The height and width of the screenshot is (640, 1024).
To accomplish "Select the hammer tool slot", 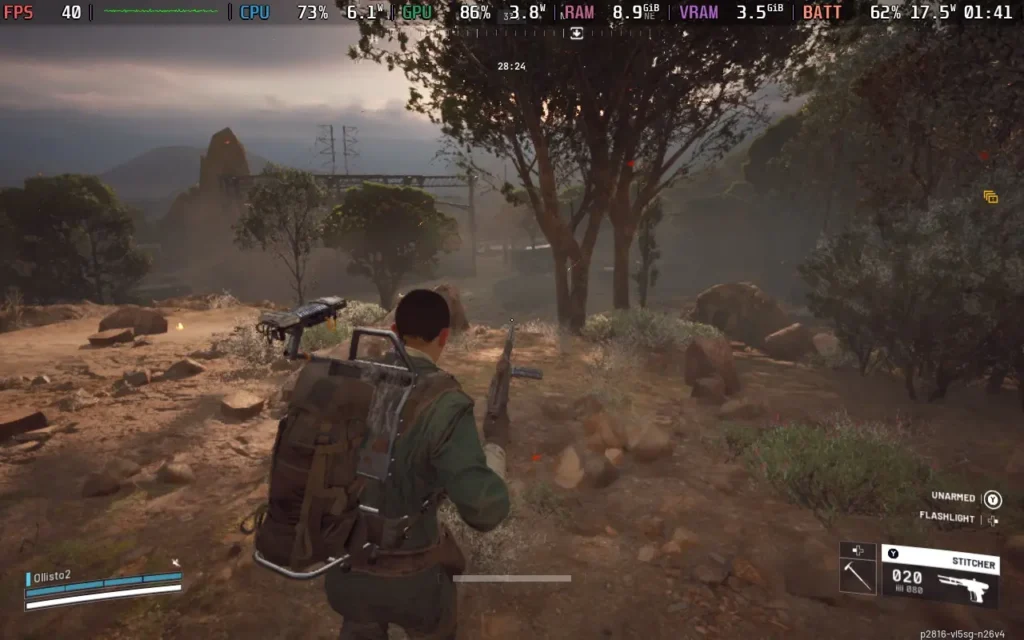I will pyautogui.click(x=857, y=577).
